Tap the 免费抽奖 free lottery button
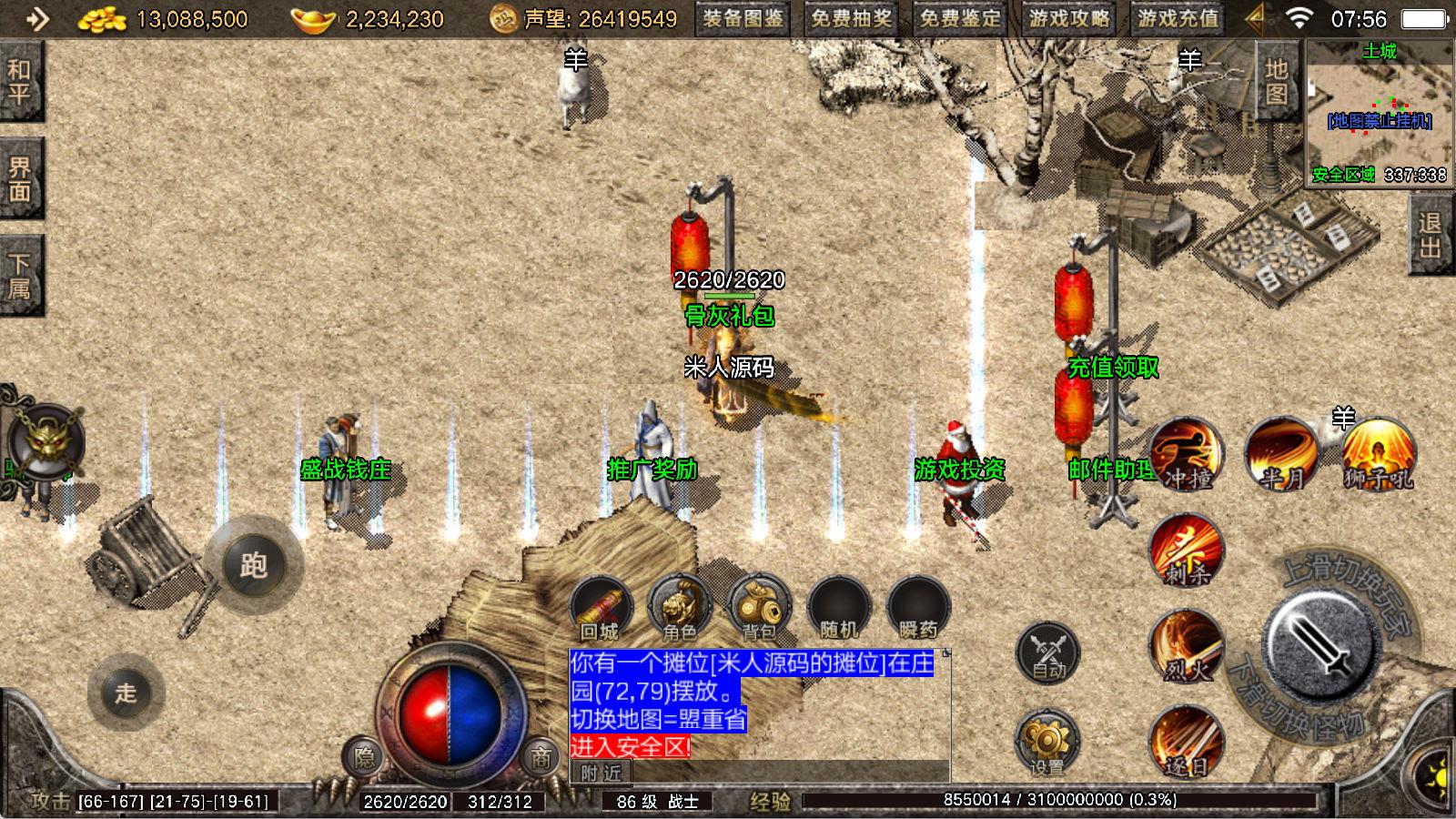 [852, 18]
